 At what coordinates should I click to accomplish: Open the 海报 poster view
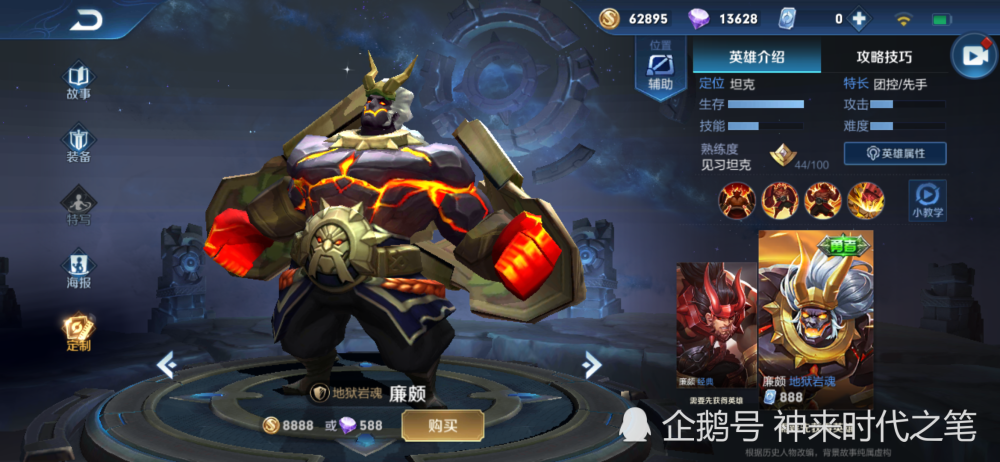[78, 269]
